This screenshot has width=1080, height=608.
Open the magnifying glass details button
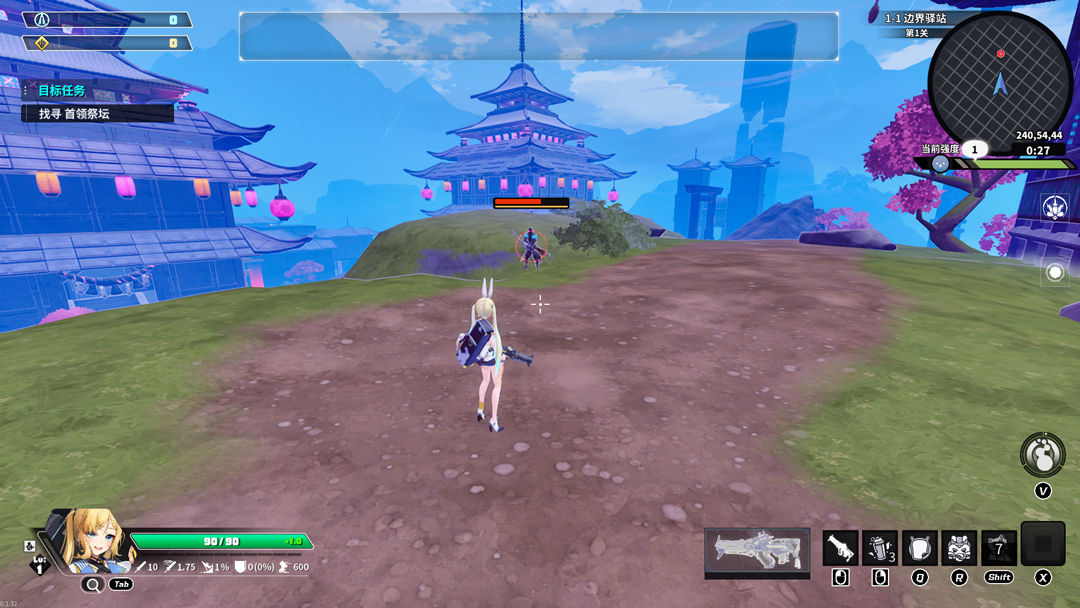click(x=93, y=585)
